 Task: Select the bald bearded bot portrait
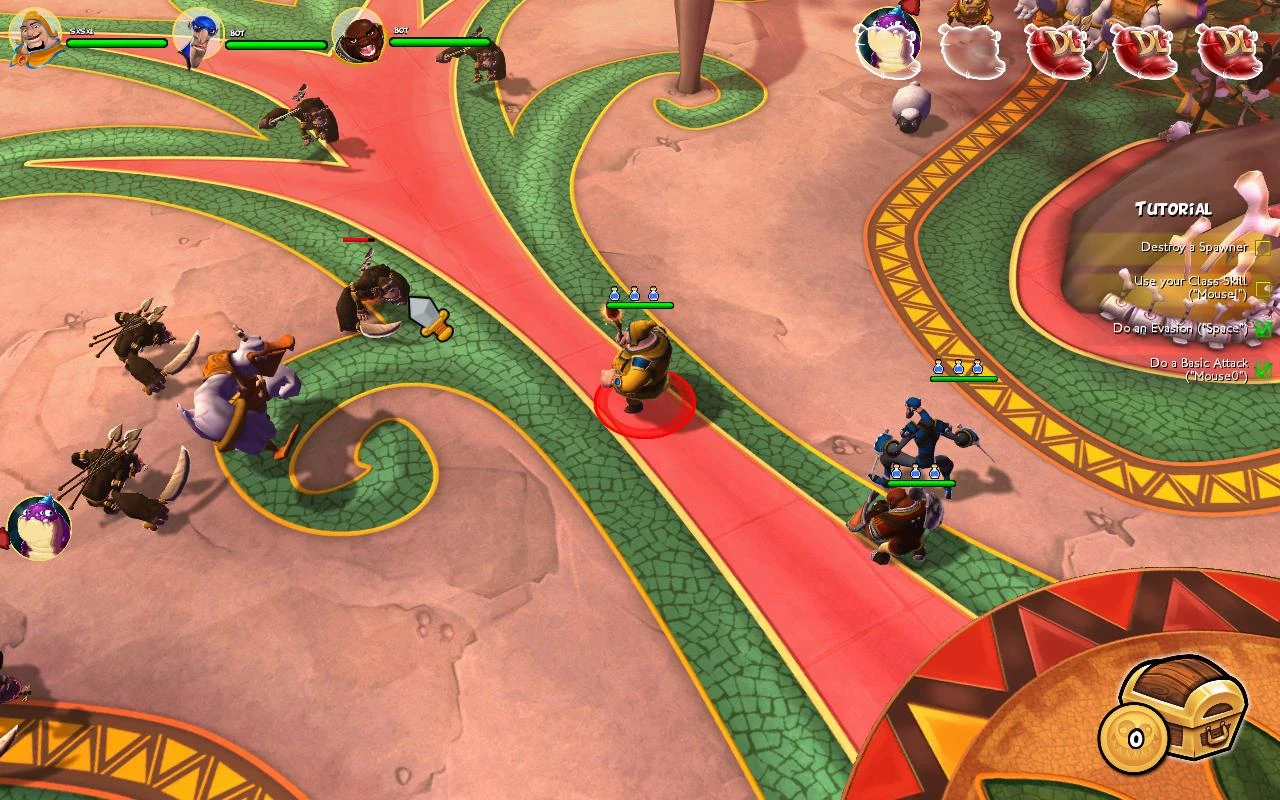click(357, 37)
